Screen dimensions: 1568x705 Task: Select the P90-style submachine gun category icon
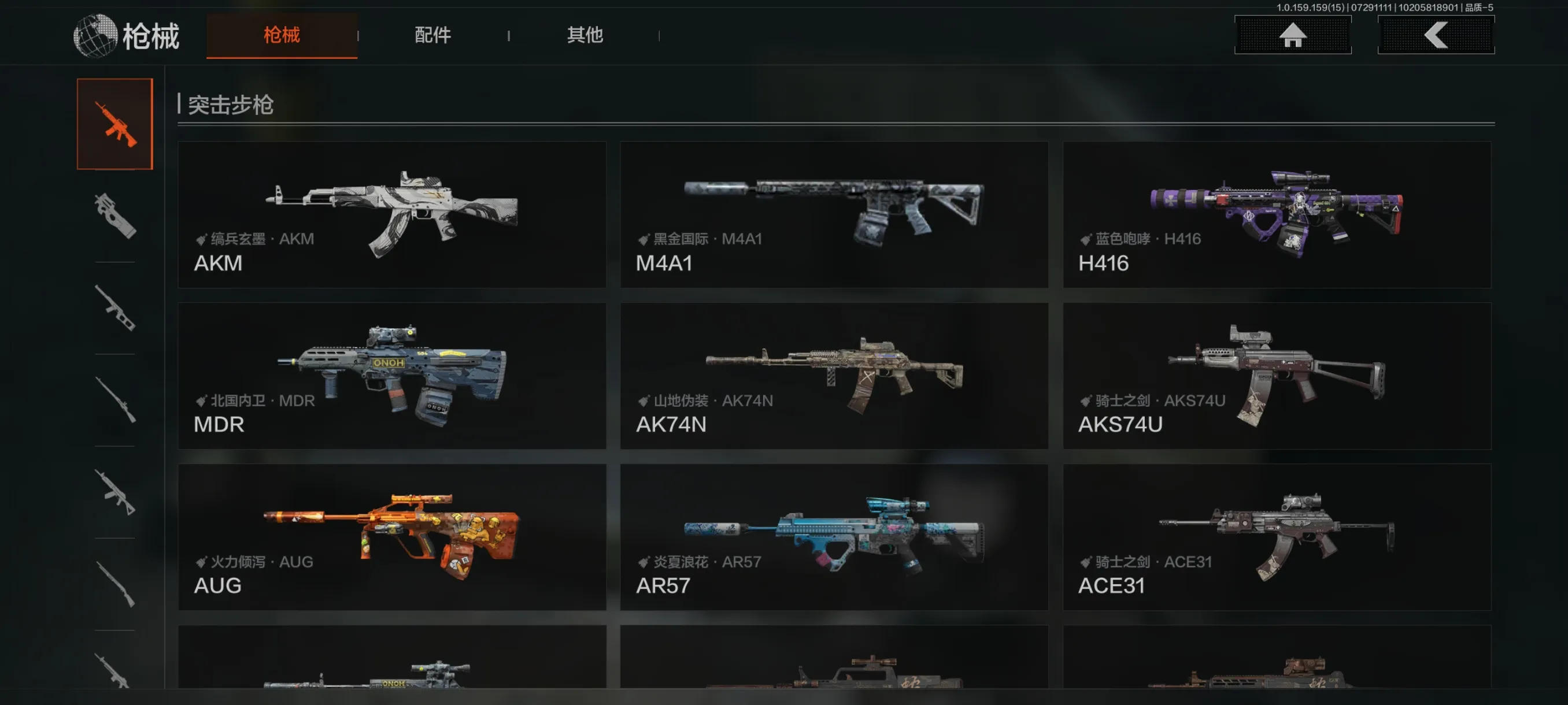tap(114, 216)
